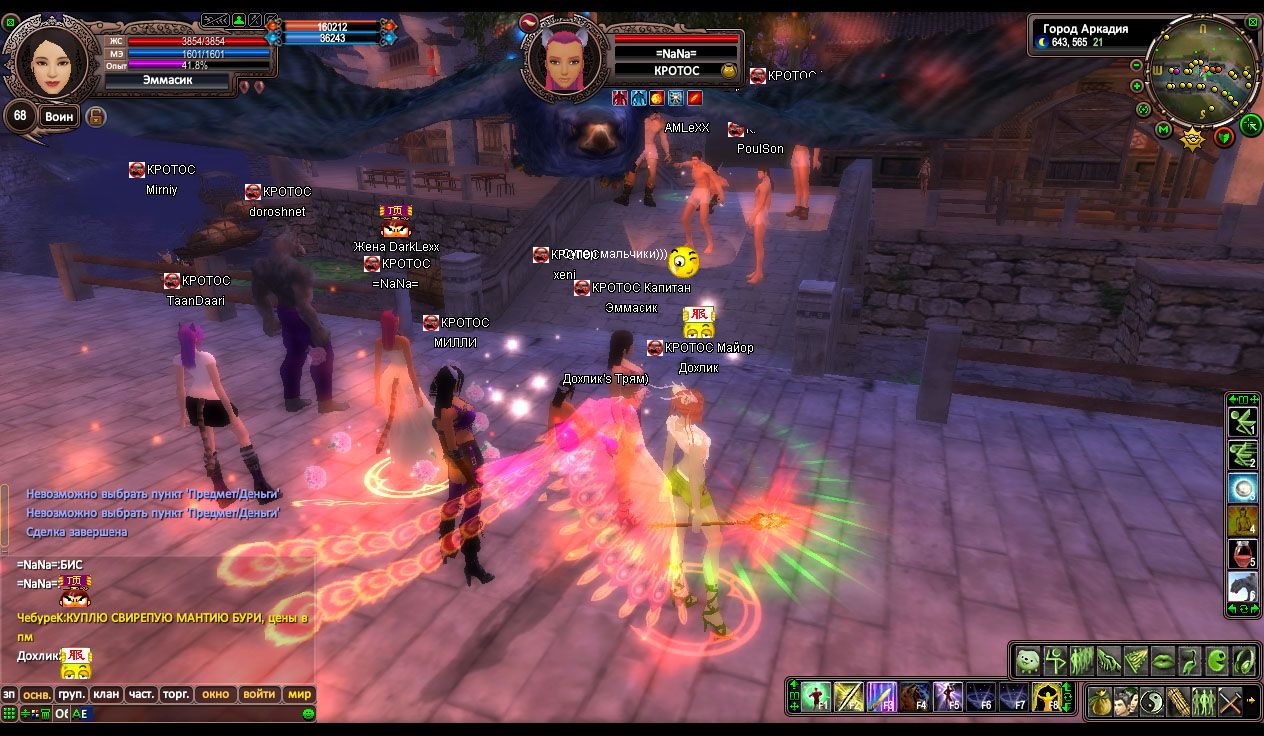Screen dimensions: 1264x736
Task: Use the F3 sword skill
Action: [x=881, y=696]
